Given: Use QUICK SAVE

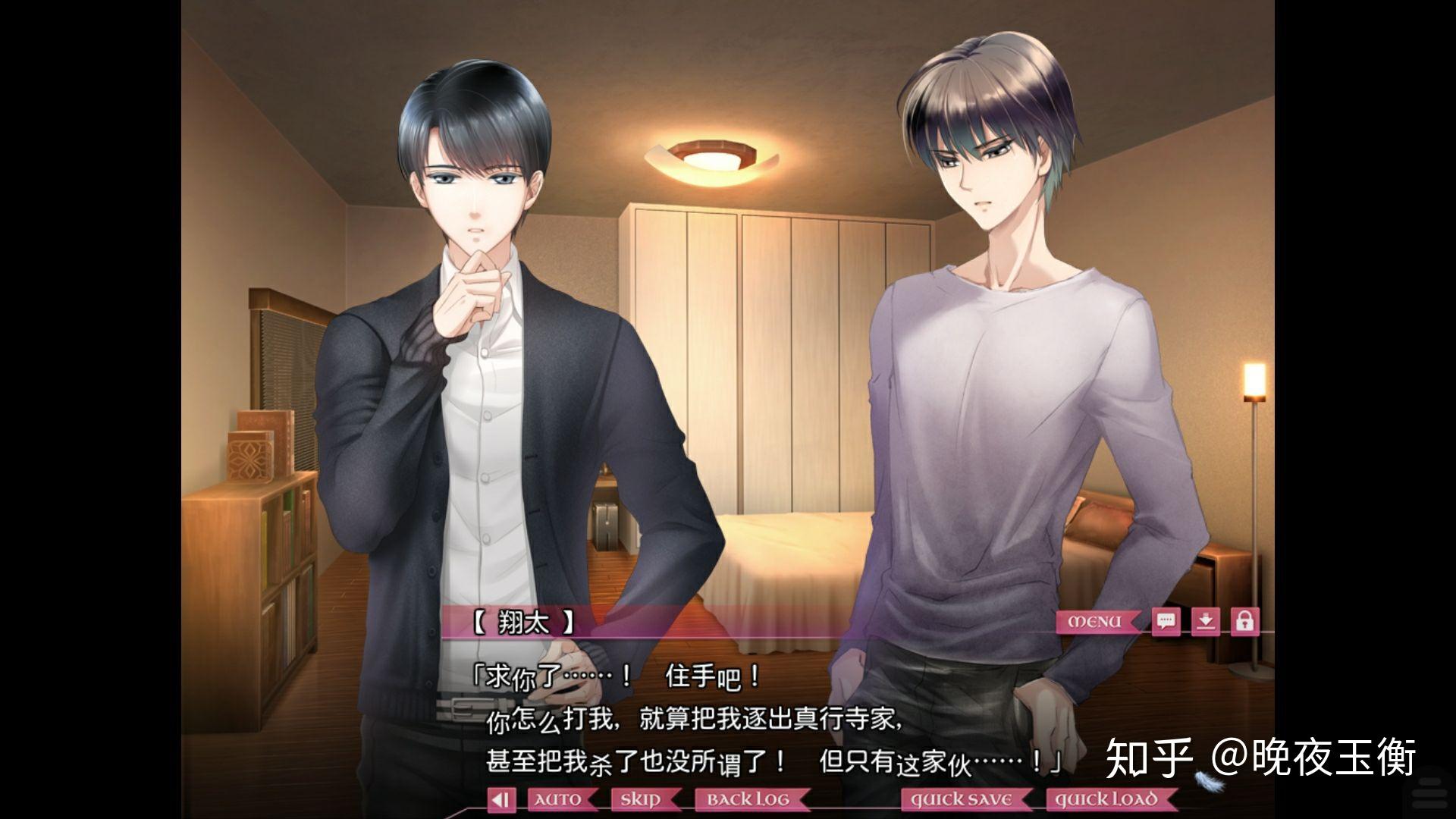Looking at the screenshot, I should point(962,799).
